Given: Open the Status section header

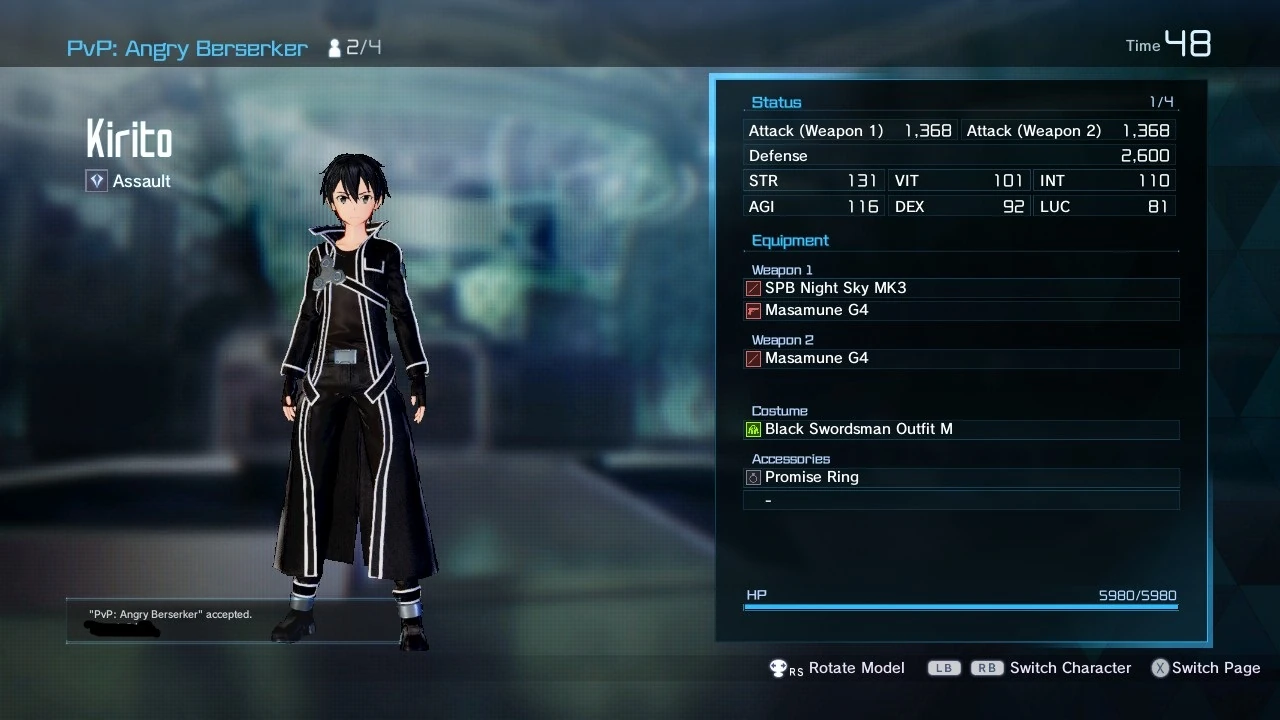Looking at the screenshot, I should pyautogui.click(x=776, y=102).
